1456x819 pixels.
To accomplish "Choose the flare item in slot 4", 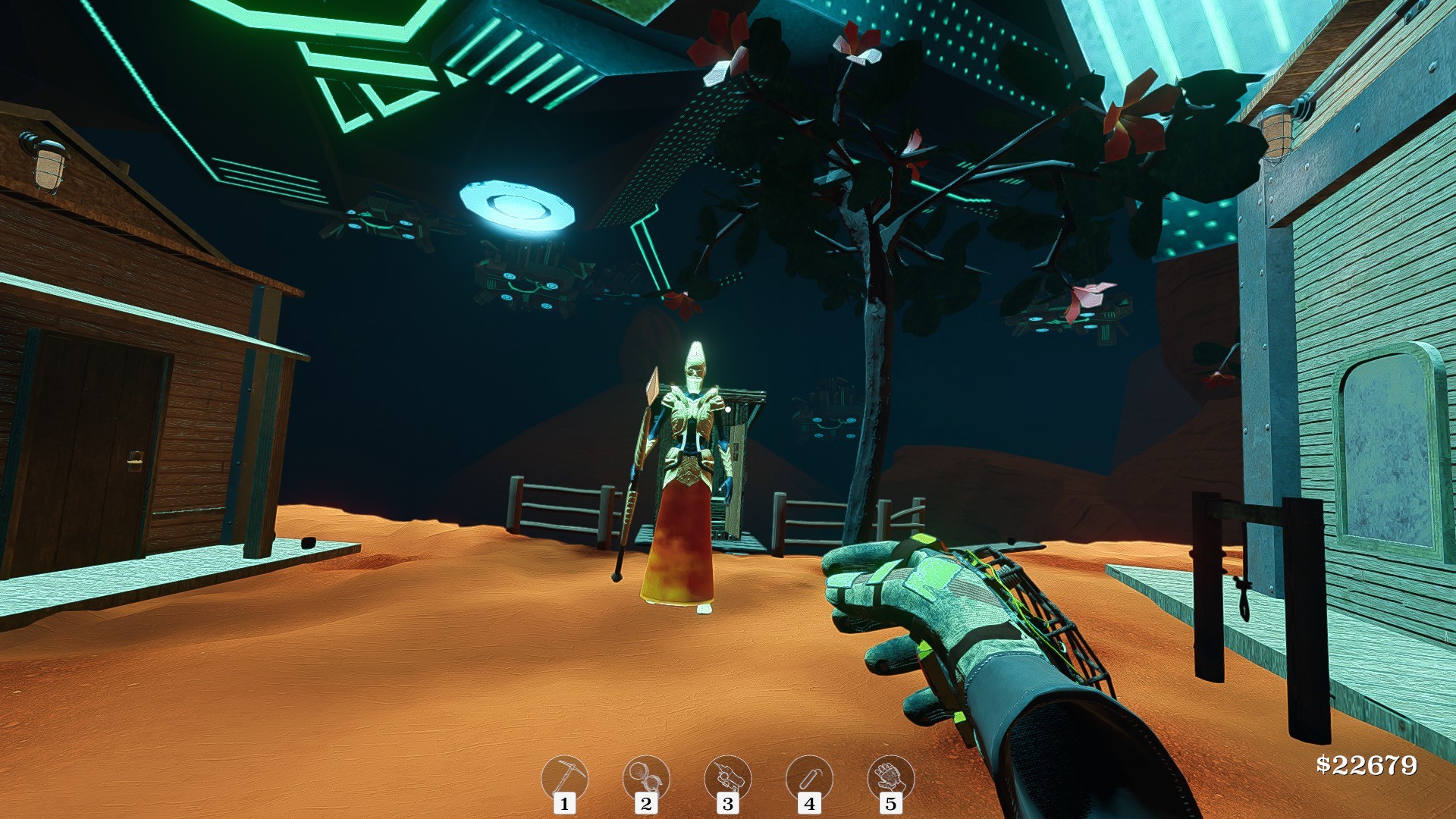I will (x=810, y=775).
